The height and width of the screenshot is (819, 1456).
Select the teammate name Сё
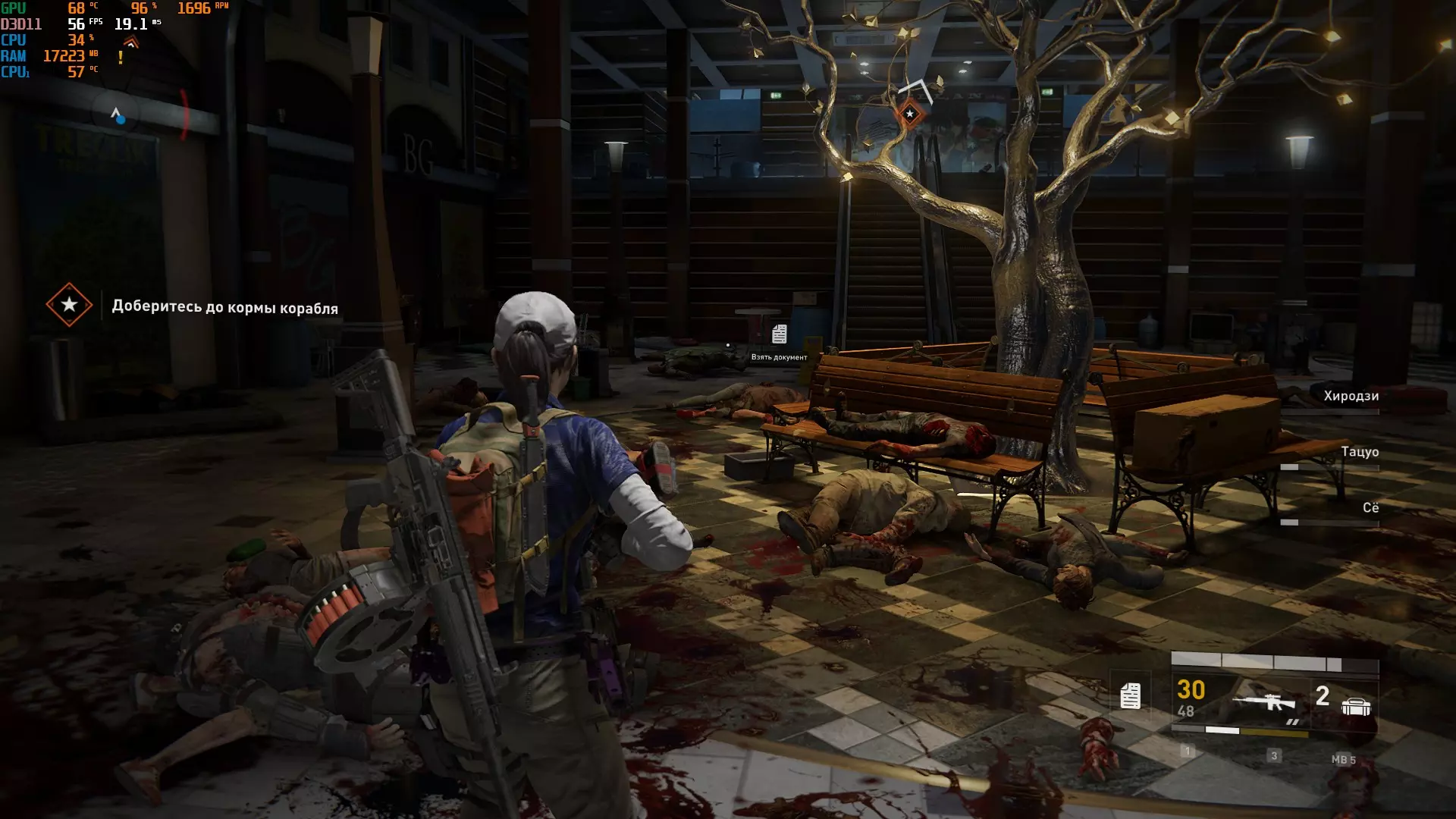pyautogui.click(x=1370, y=507)
